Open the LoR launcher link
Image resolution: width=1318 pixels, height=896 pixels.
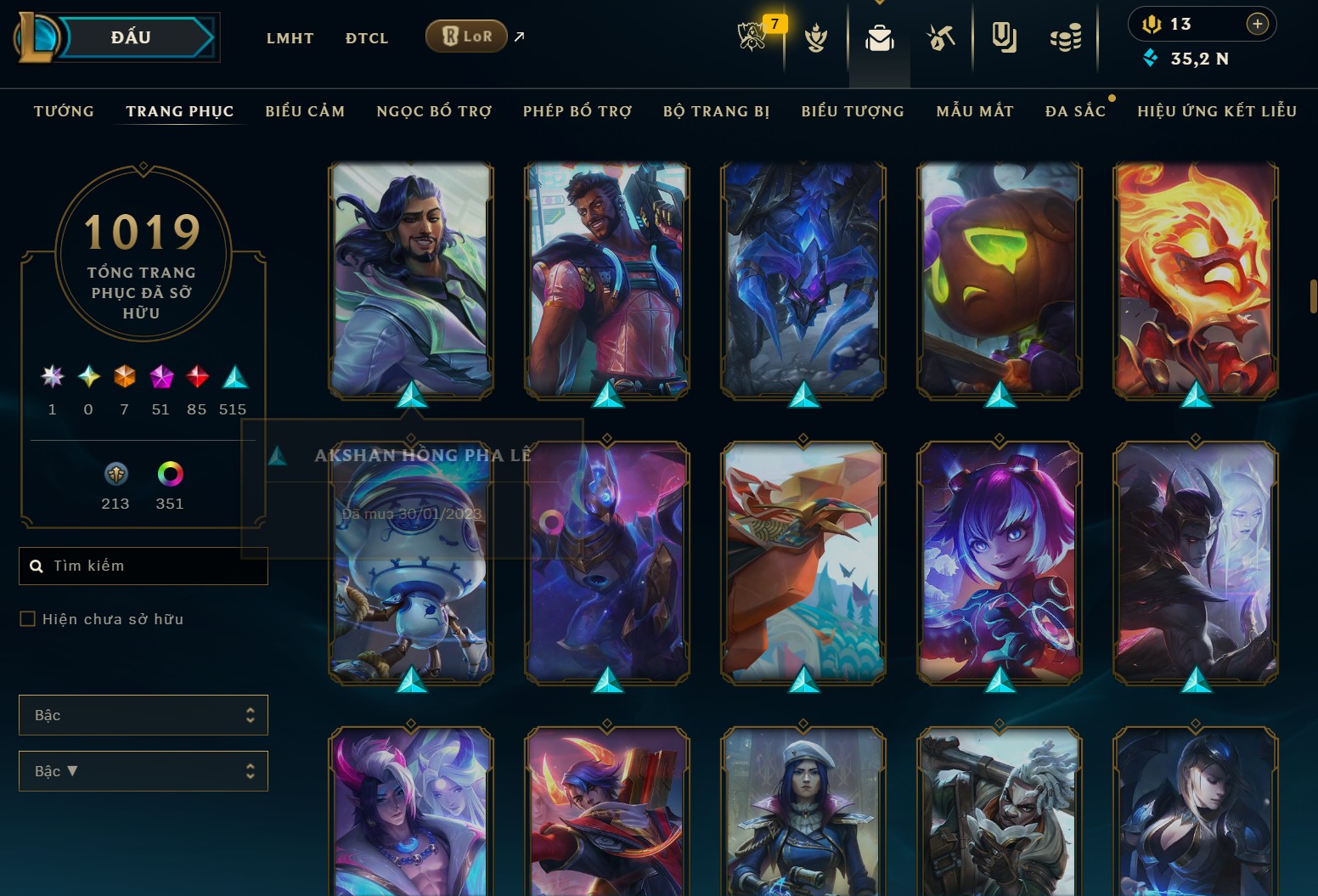[x=466, y=37]
